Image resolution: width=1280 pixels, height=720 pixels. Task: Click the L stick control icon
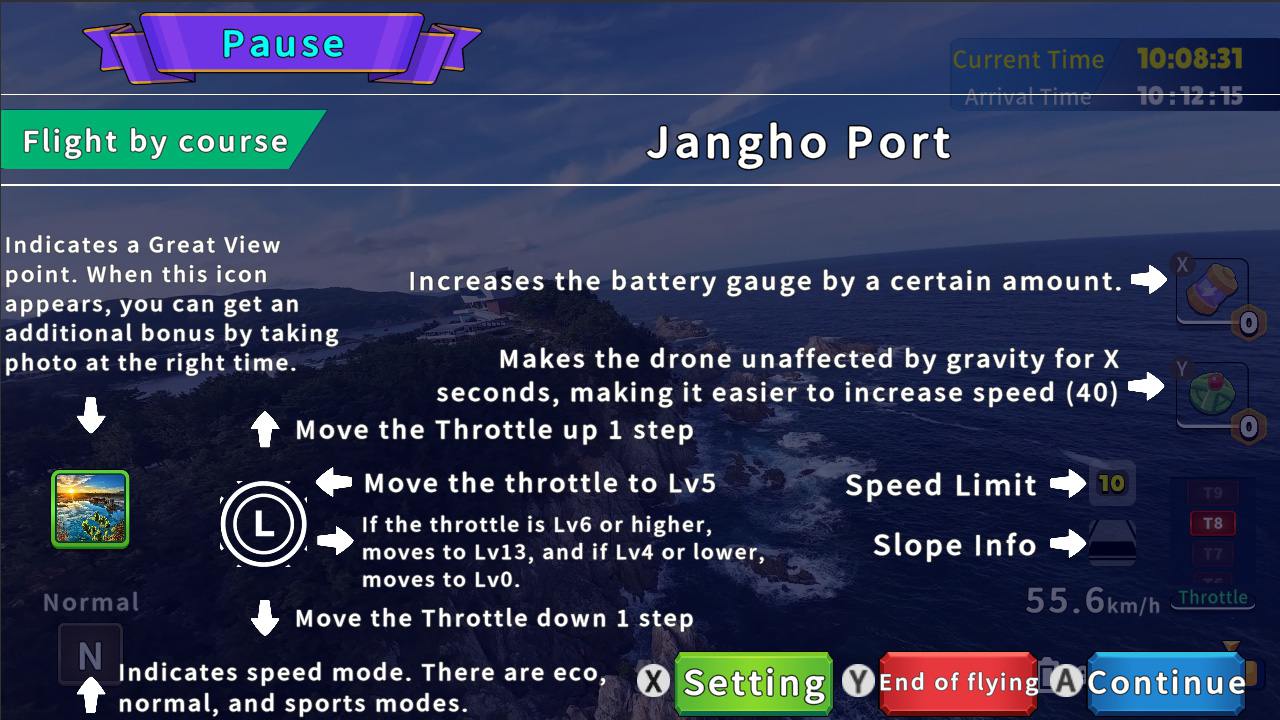pos(263,524)
